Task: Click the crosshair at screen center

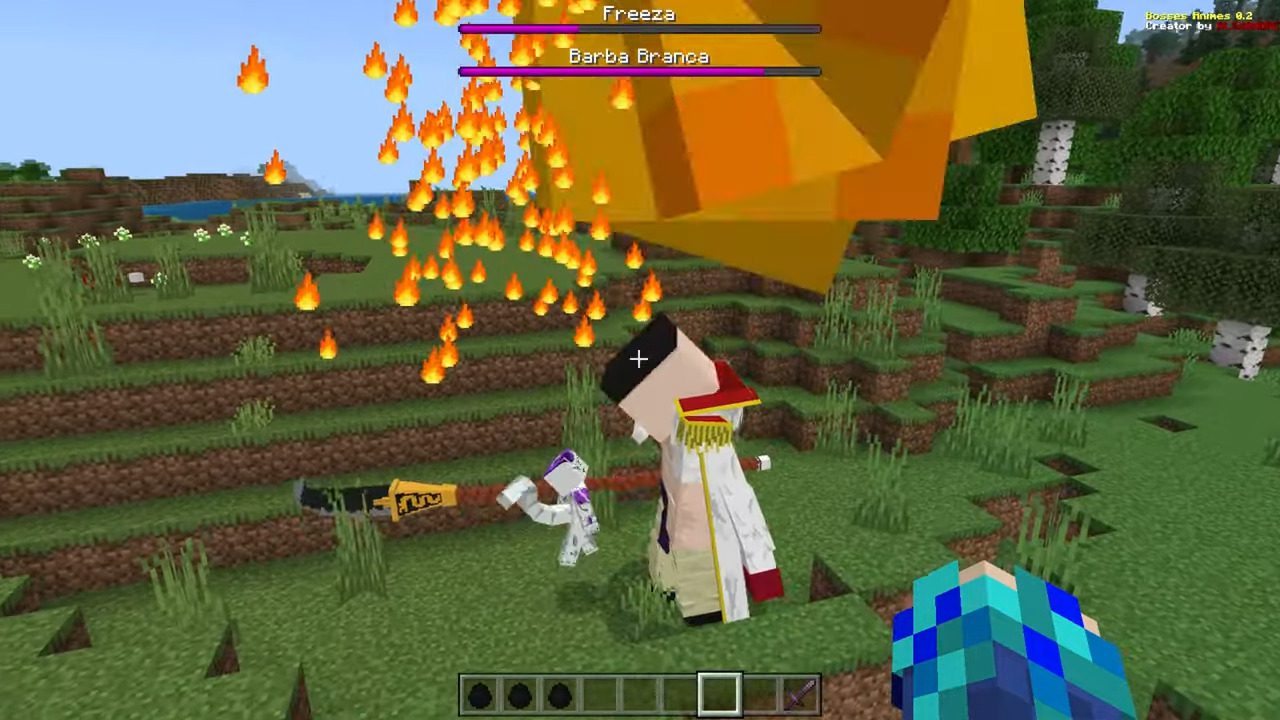Action: pyautogui.click(x=639, y=359)
